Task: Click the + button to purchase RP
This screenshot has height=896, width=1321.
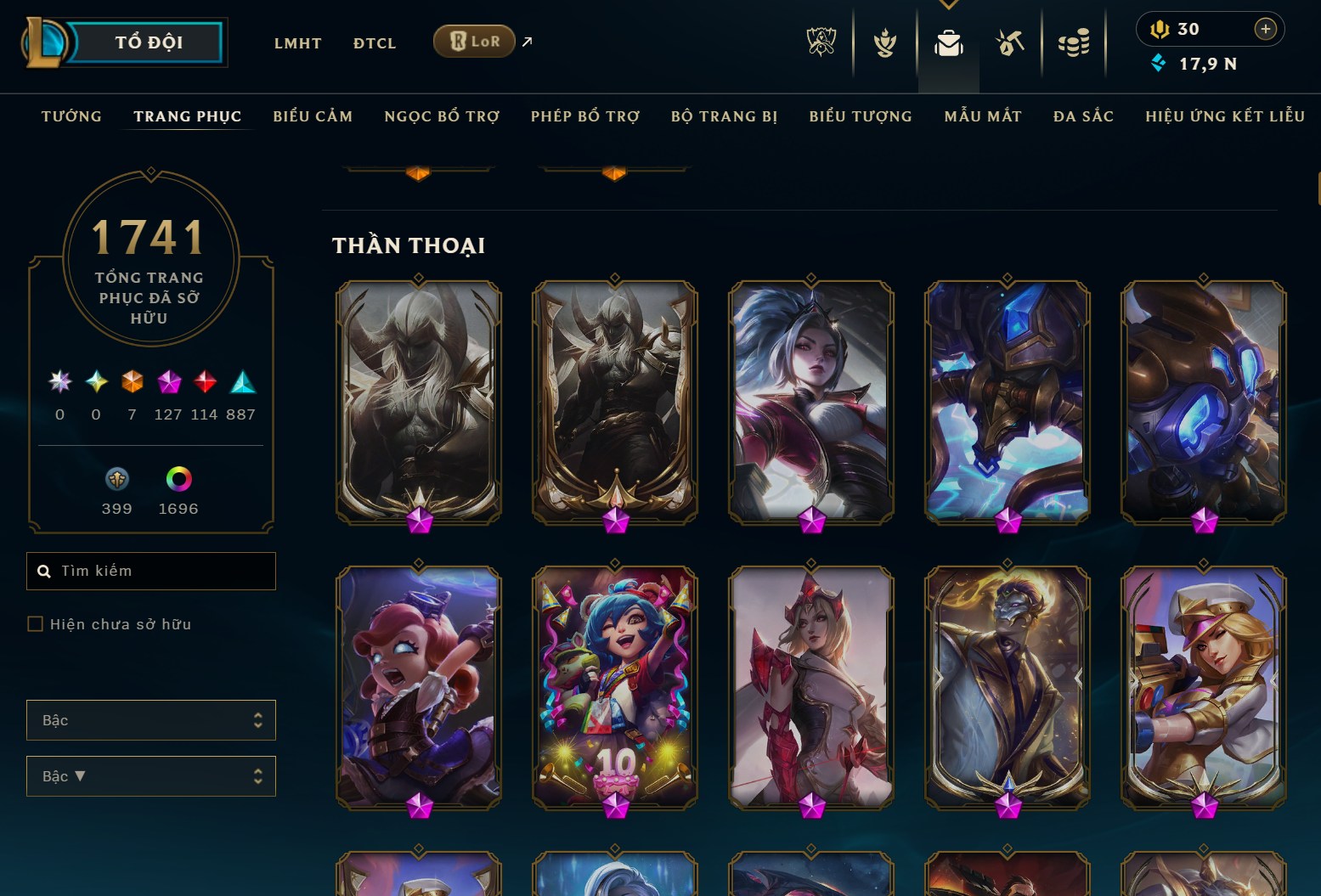Action: [1265, 28]
